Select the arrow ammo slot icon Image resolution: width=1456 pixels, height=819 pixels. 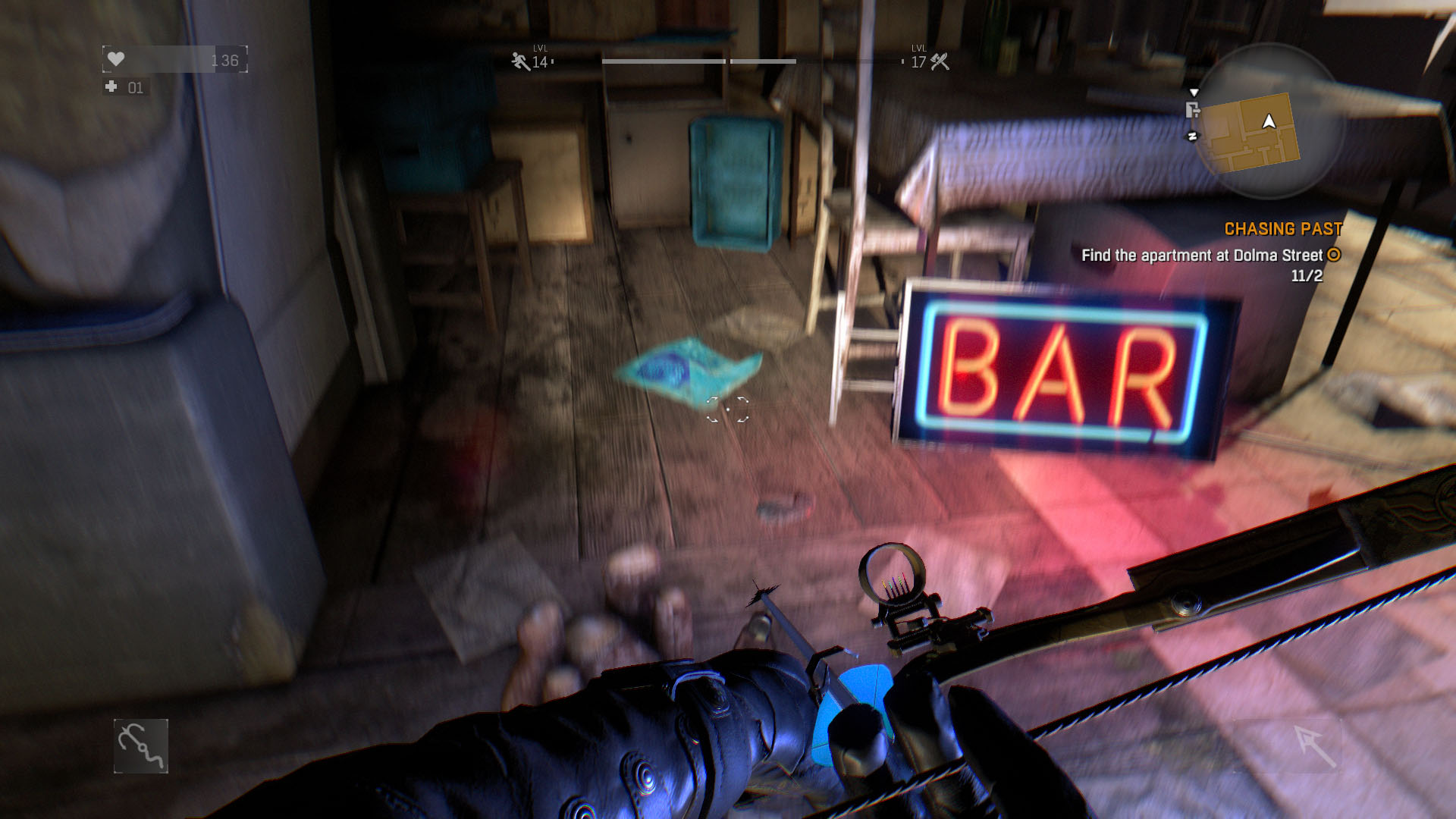(x=1315, y=745)
